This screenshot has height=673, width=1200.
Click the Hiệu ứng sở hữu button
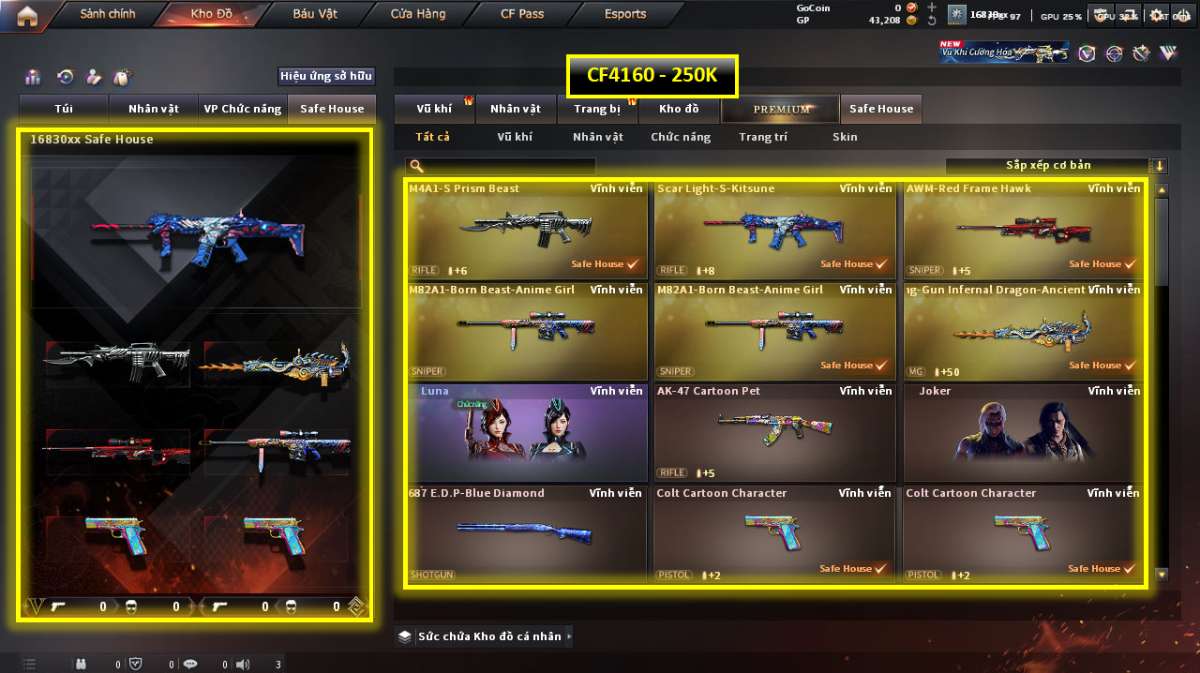point(326,76)
